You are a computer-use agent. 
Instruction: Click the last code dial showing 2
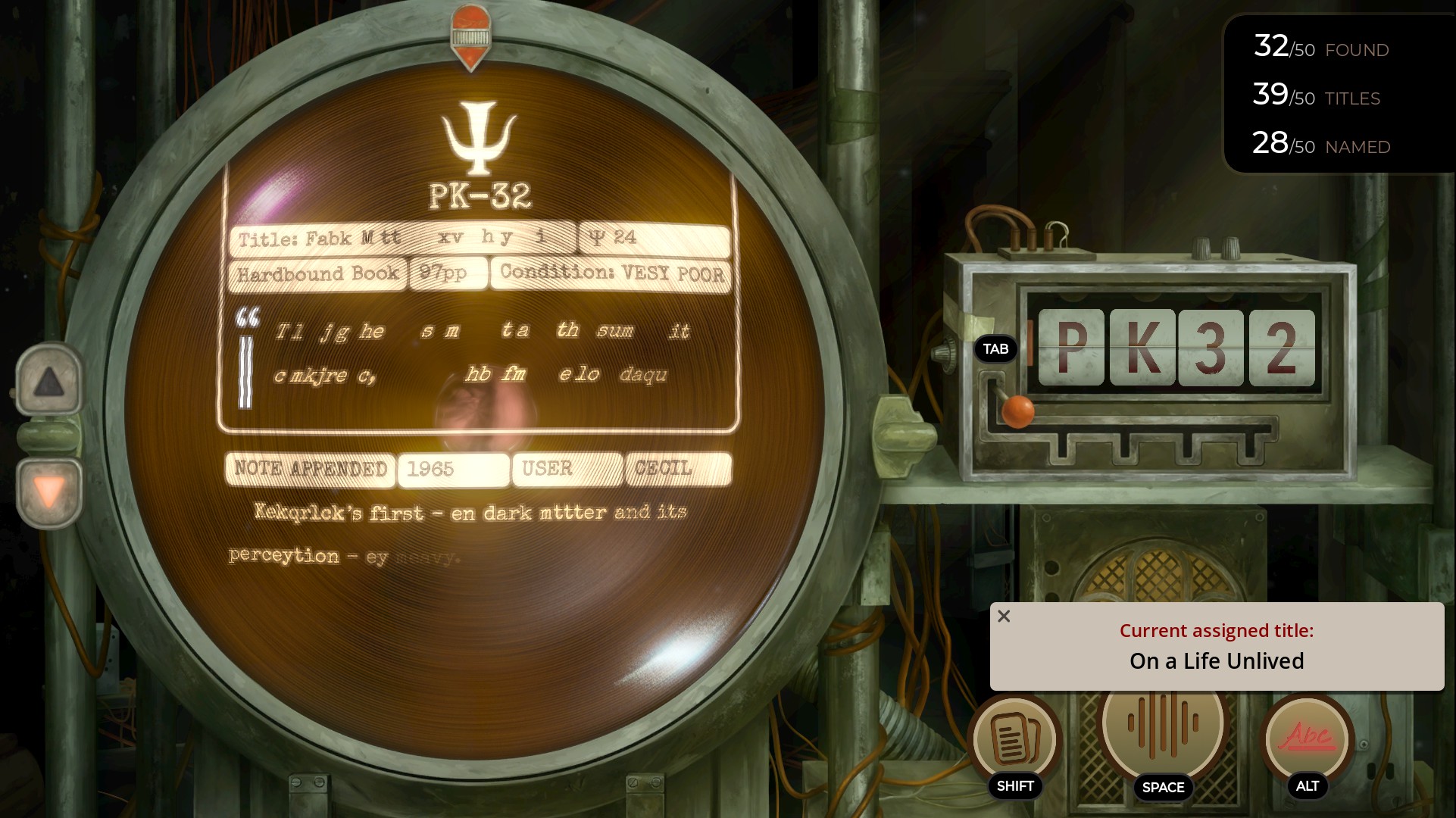coord(1282,348)
